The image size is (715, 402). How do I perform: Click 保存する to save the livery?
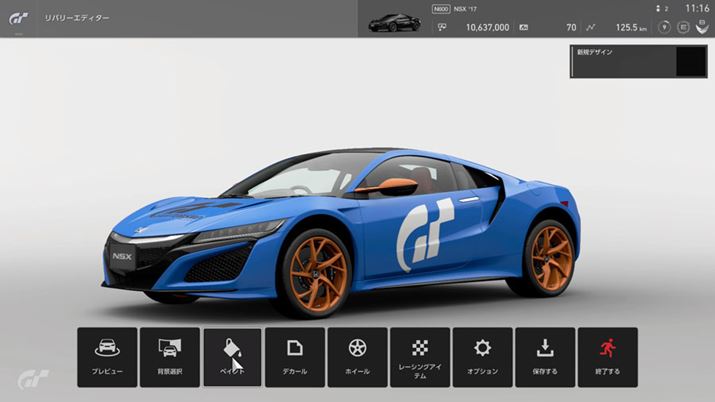click(545, 357)
